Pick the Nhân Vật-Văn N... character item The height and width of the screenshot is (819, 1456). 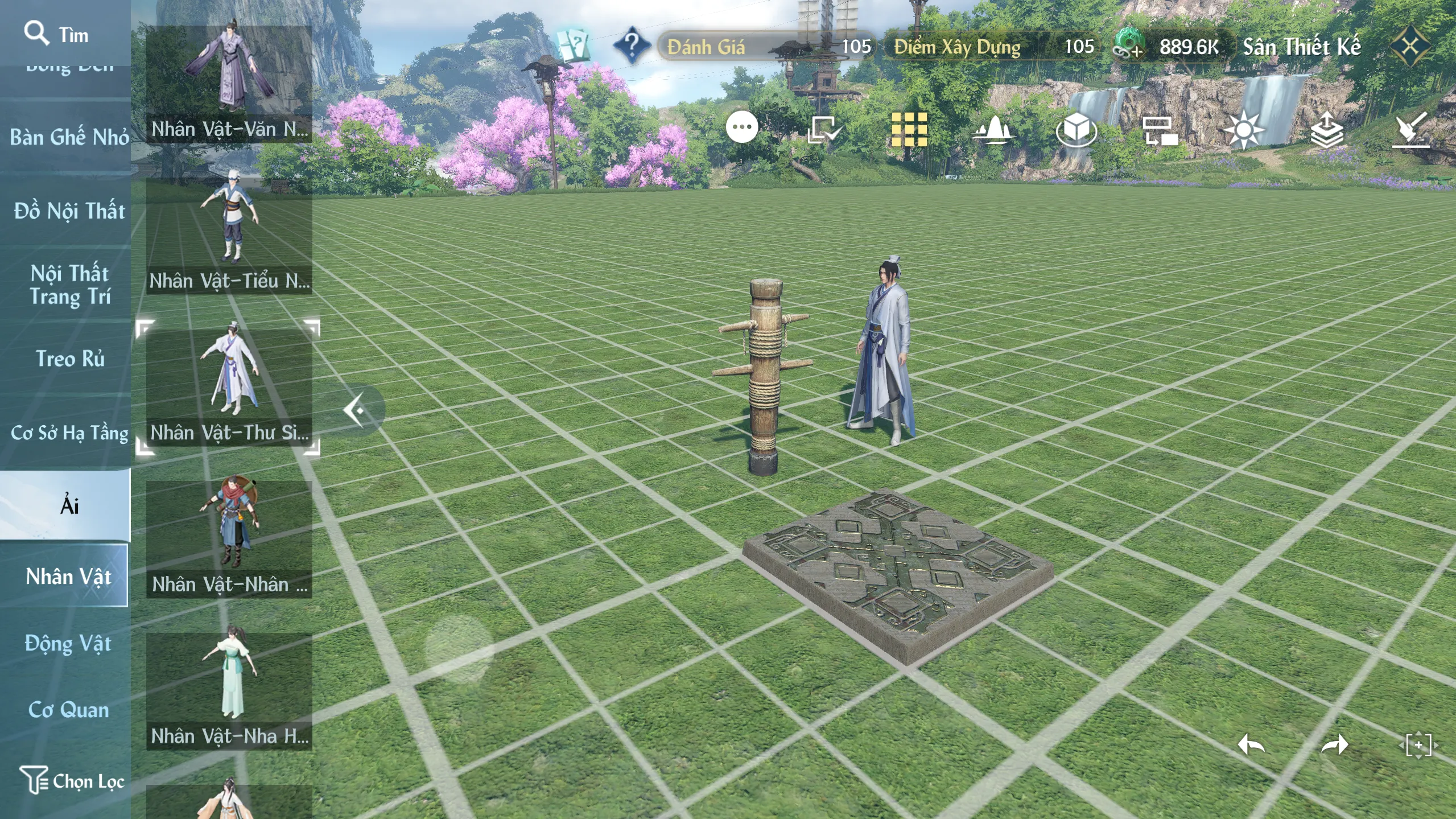click(229, 83)
